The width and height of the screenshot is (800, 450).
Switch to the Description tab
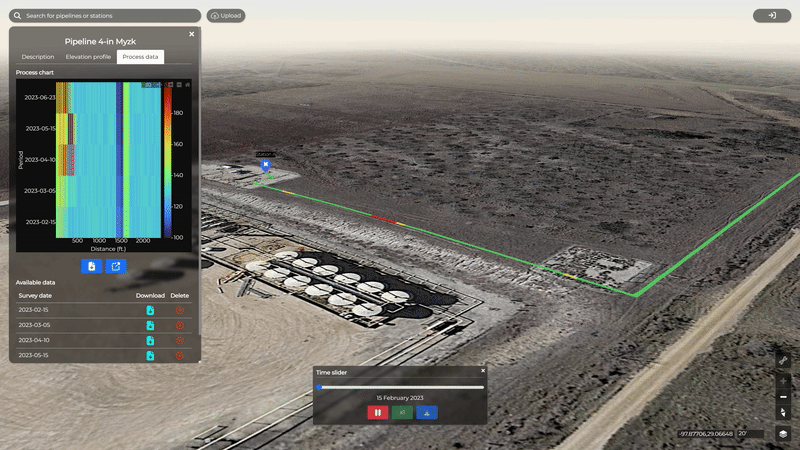click(38, 57)
